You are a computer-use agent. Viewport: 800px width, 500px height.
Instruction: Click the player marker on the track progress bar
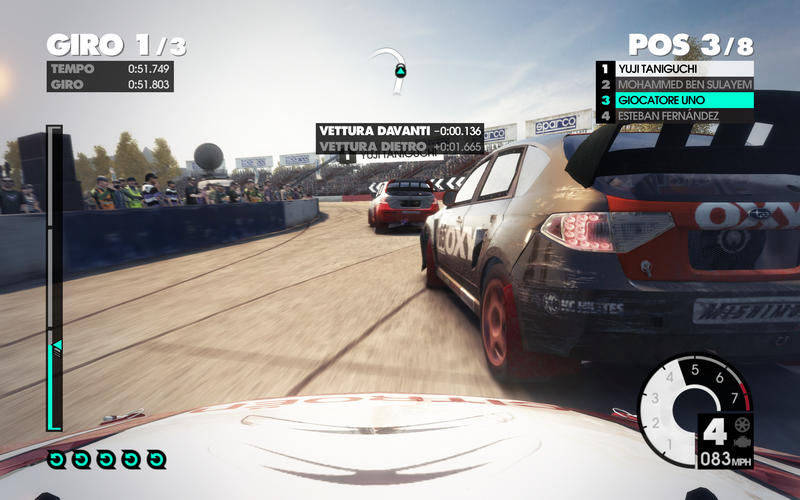tap(56, 345)
